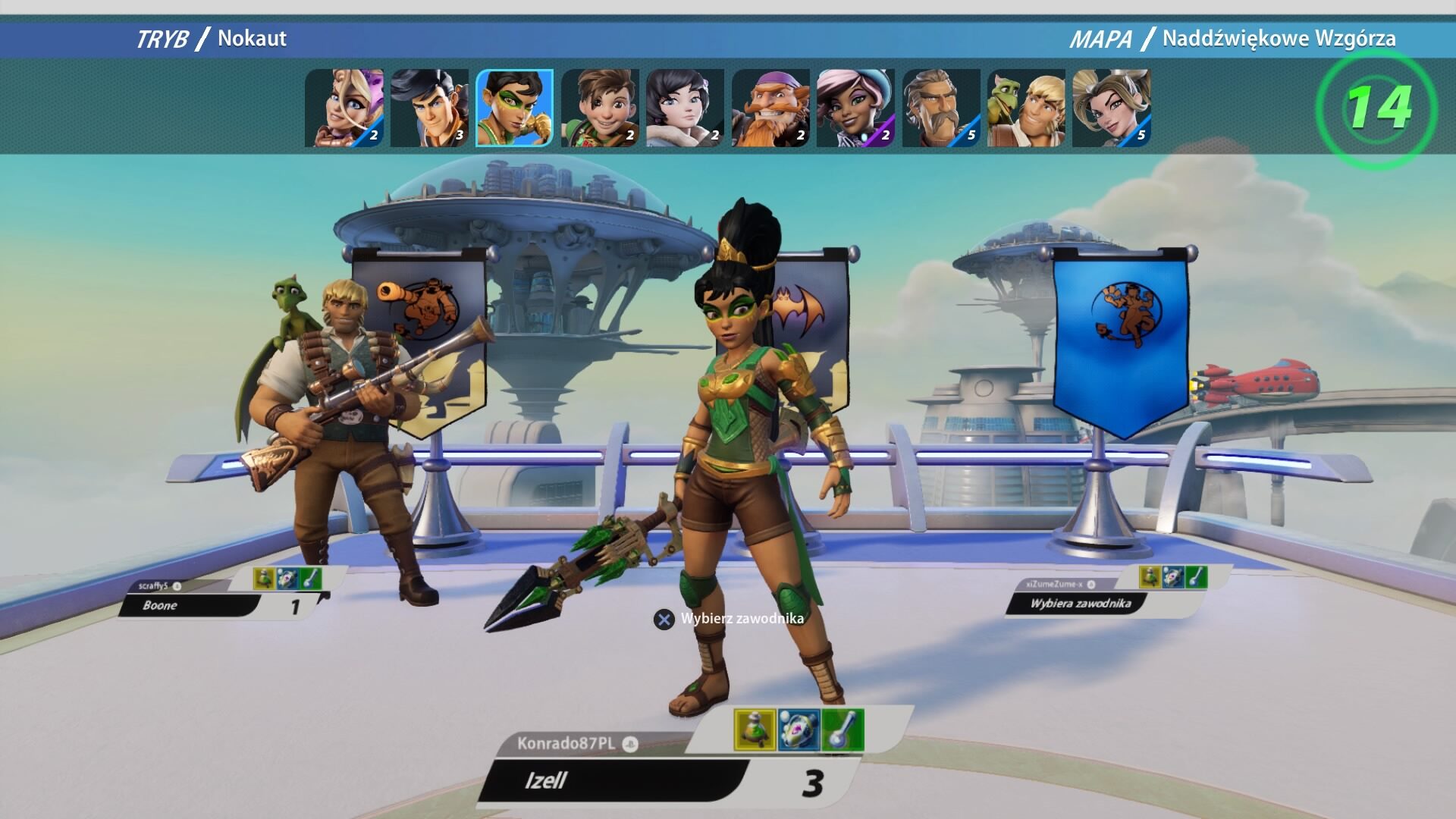The image size is (1456, 819).
Task: Select the Plink portrait of the smiling boy
Action: point(600,108)
